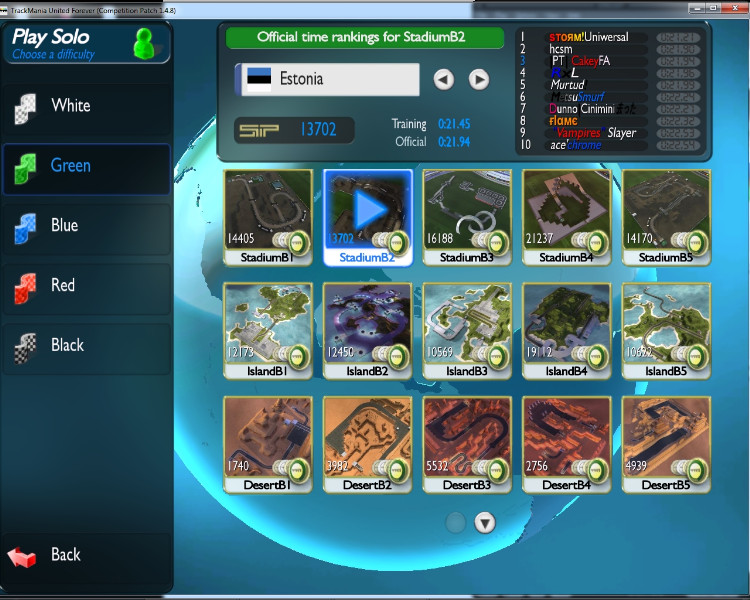This screenshot has height=600, width=750.
Task: Select the StadiumB4 track
Action: (x=567, y=217)
